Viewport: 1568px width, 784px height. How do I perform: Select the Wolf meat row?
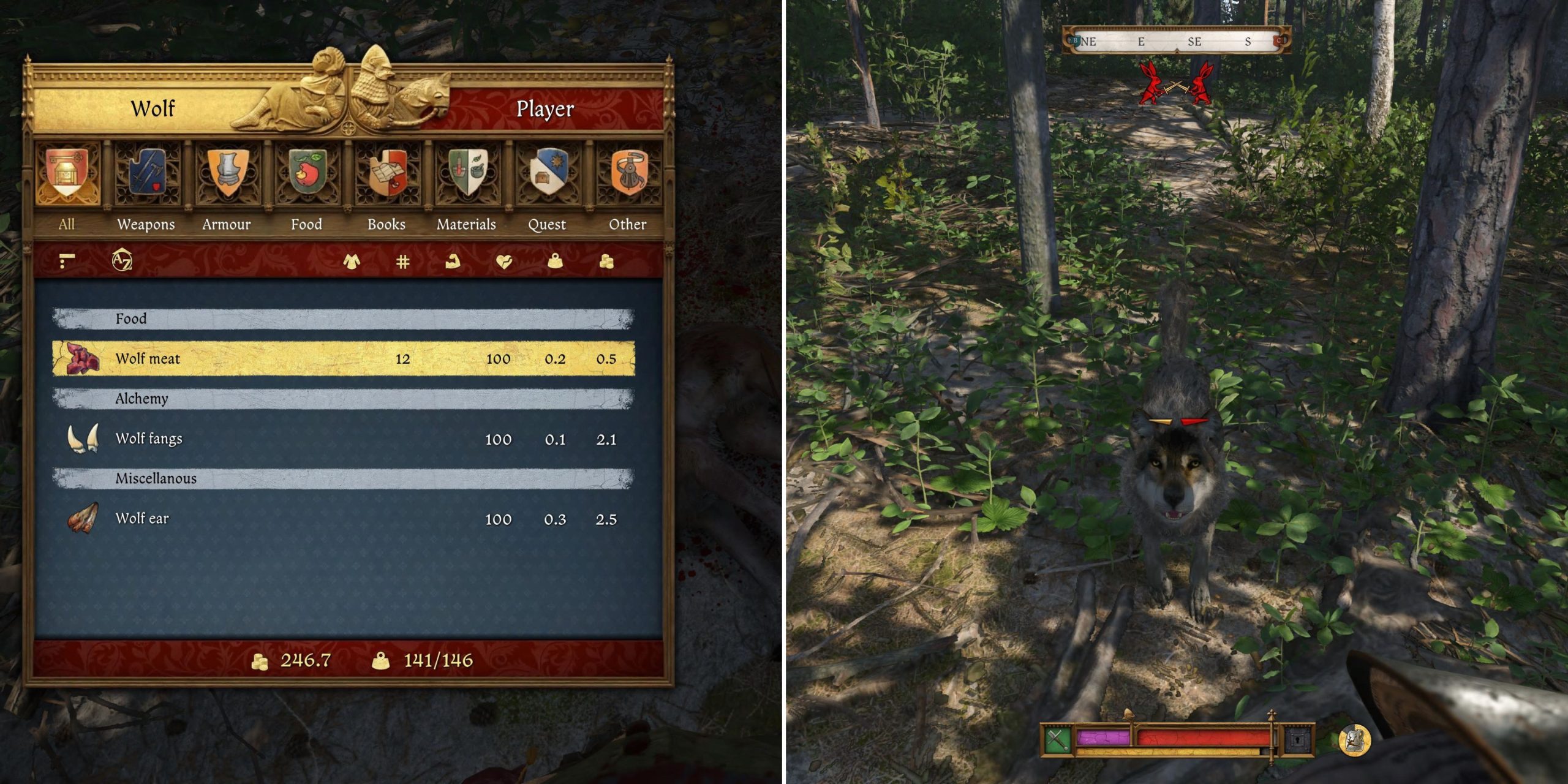(x=343, y=358)
